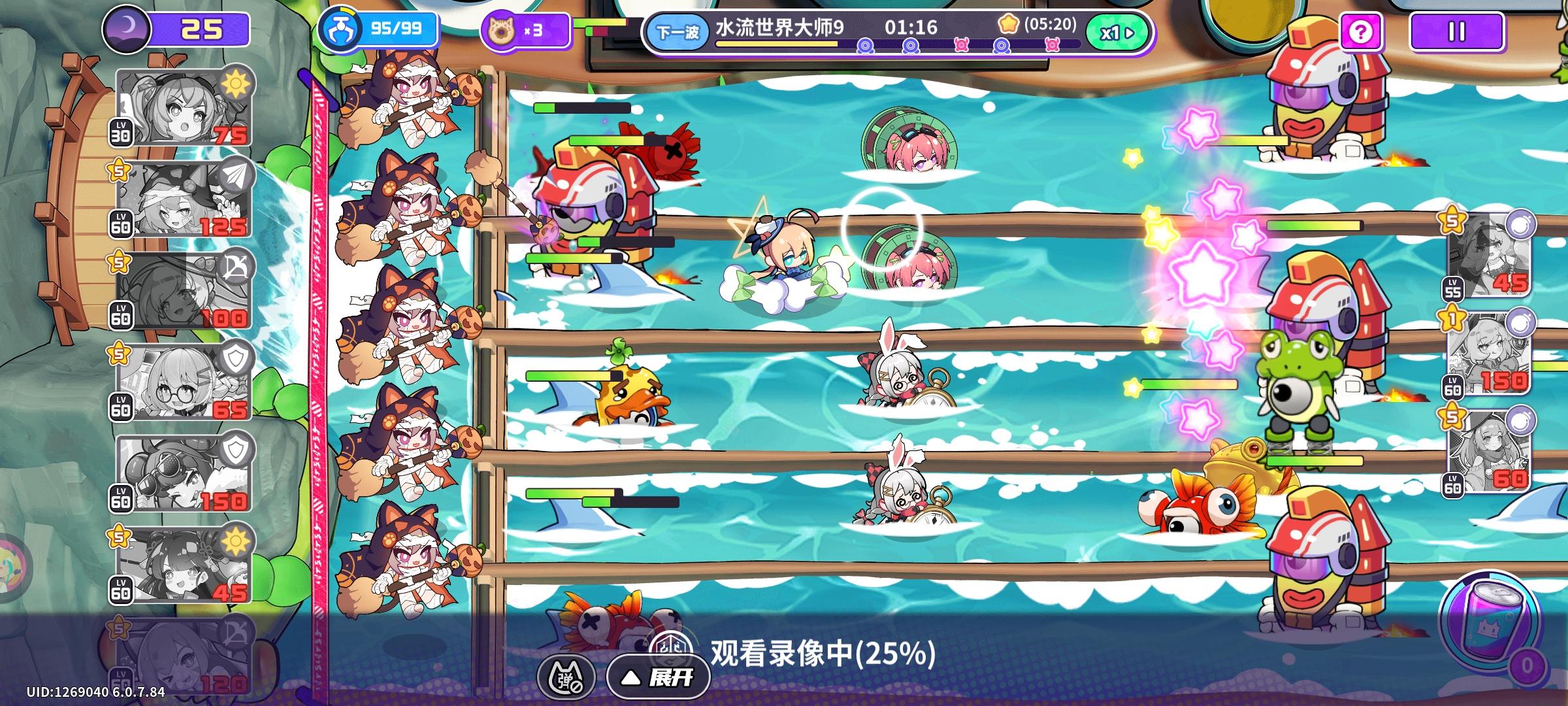Screen dimensions: 1568x706
Task: Click the yellow star (05:20) timer icon
Action: tap(1009, 24)
